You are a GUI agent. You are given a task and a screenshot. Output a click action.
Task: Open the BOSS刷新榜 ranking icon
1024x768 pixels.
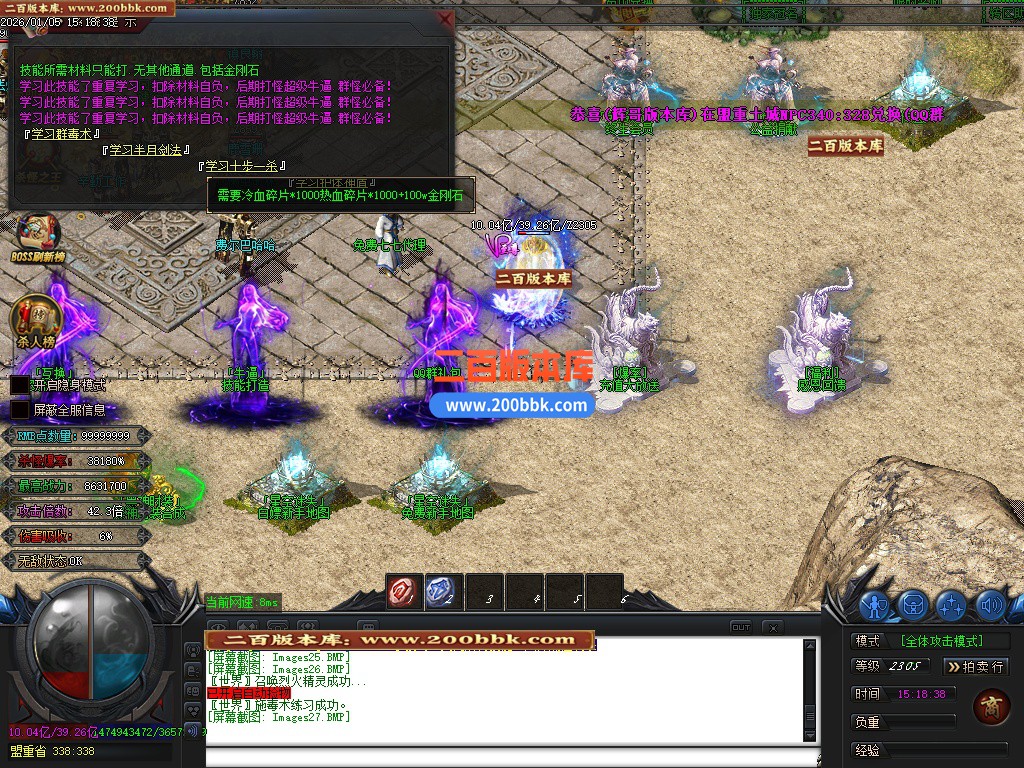(37, 236)
